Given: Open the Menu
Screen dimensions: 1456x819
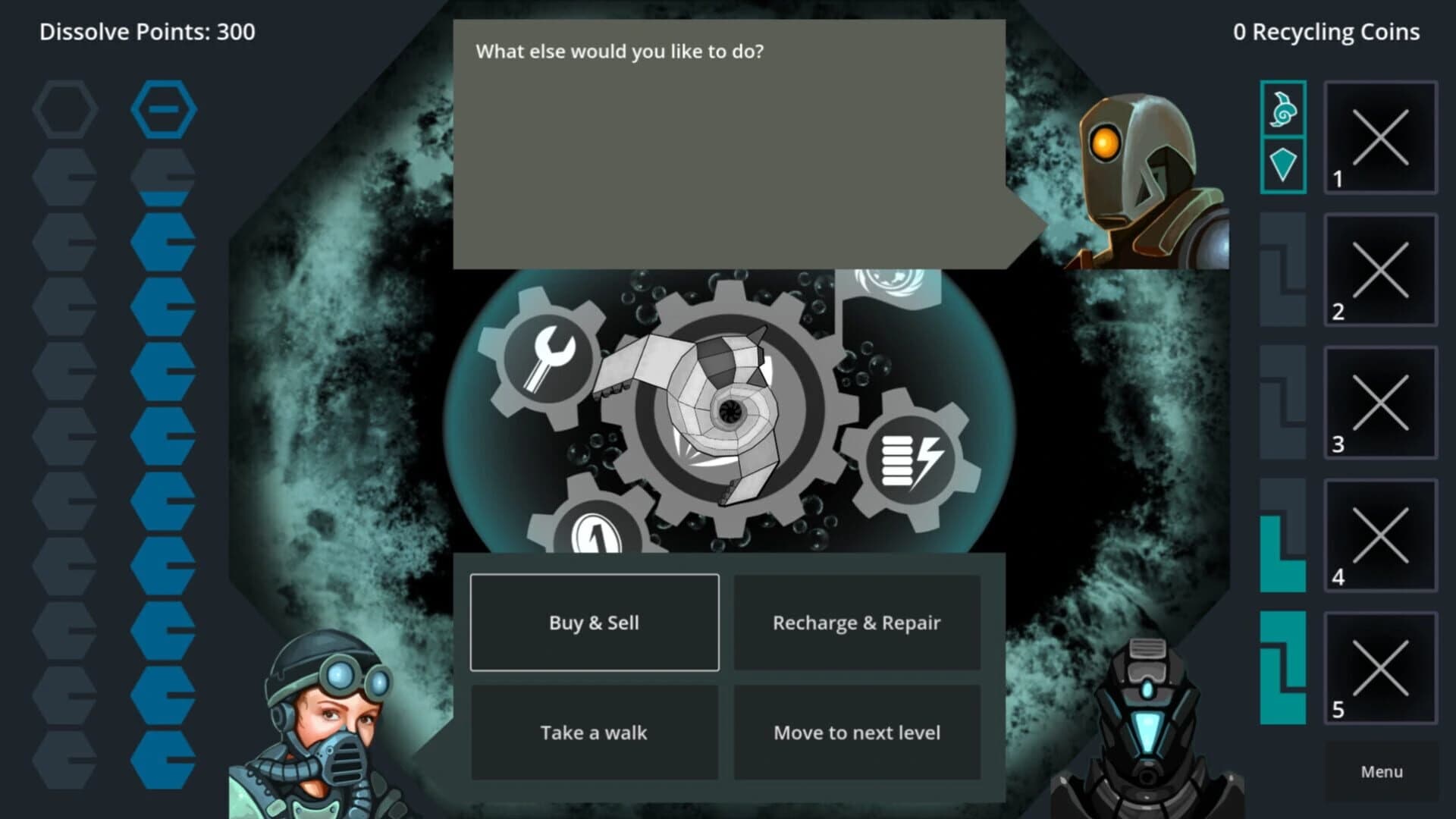Looking at the screenshot, I should coord(1380,771).
